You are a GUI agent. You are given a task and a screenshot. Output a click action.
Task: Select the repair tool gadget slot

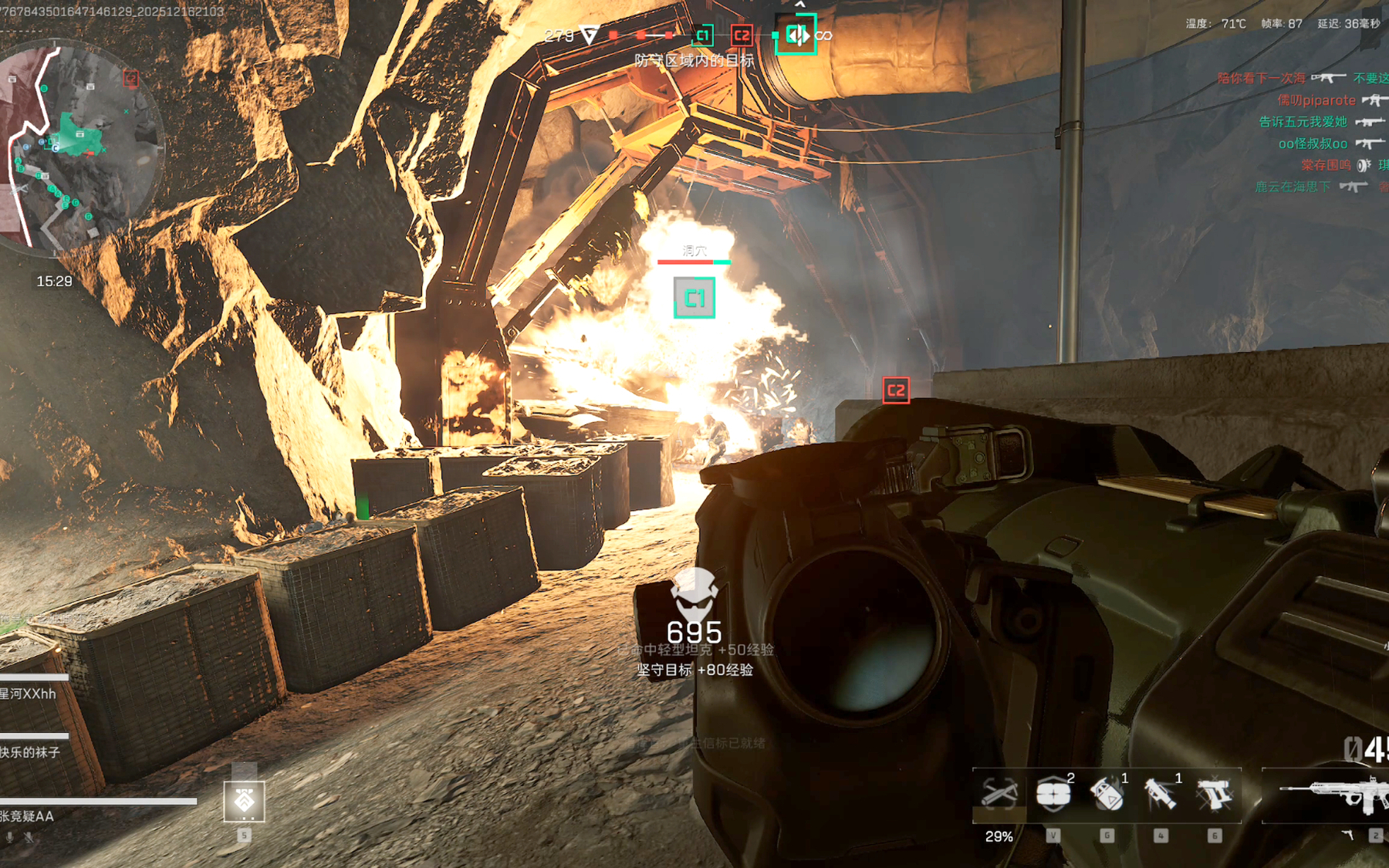999,795
